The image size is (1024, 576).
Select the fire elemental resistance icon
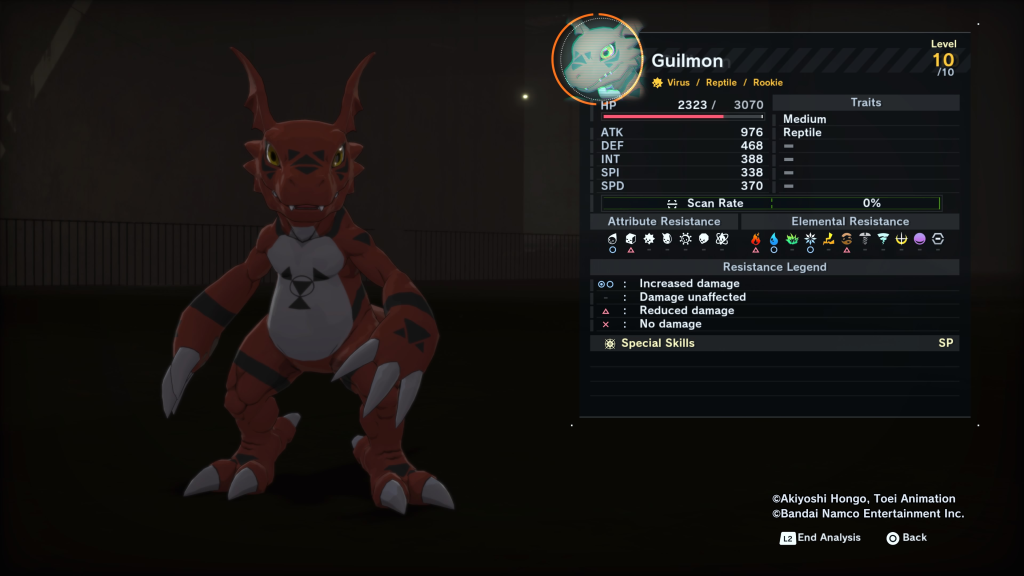(756, 240)
